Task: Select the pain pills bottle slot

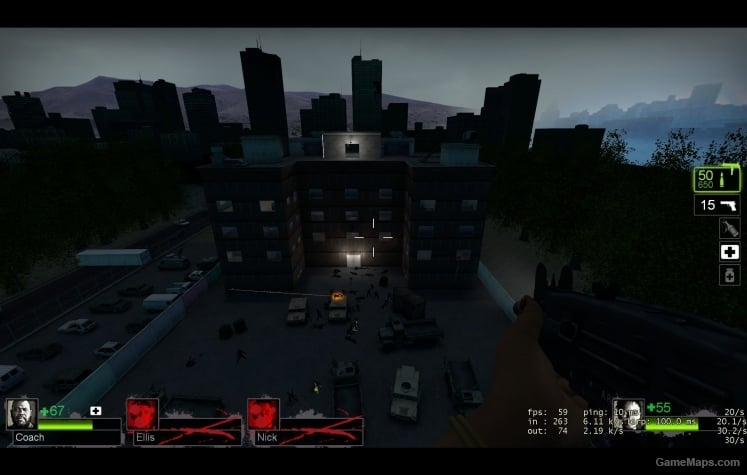Action: [x=729, y=274]
